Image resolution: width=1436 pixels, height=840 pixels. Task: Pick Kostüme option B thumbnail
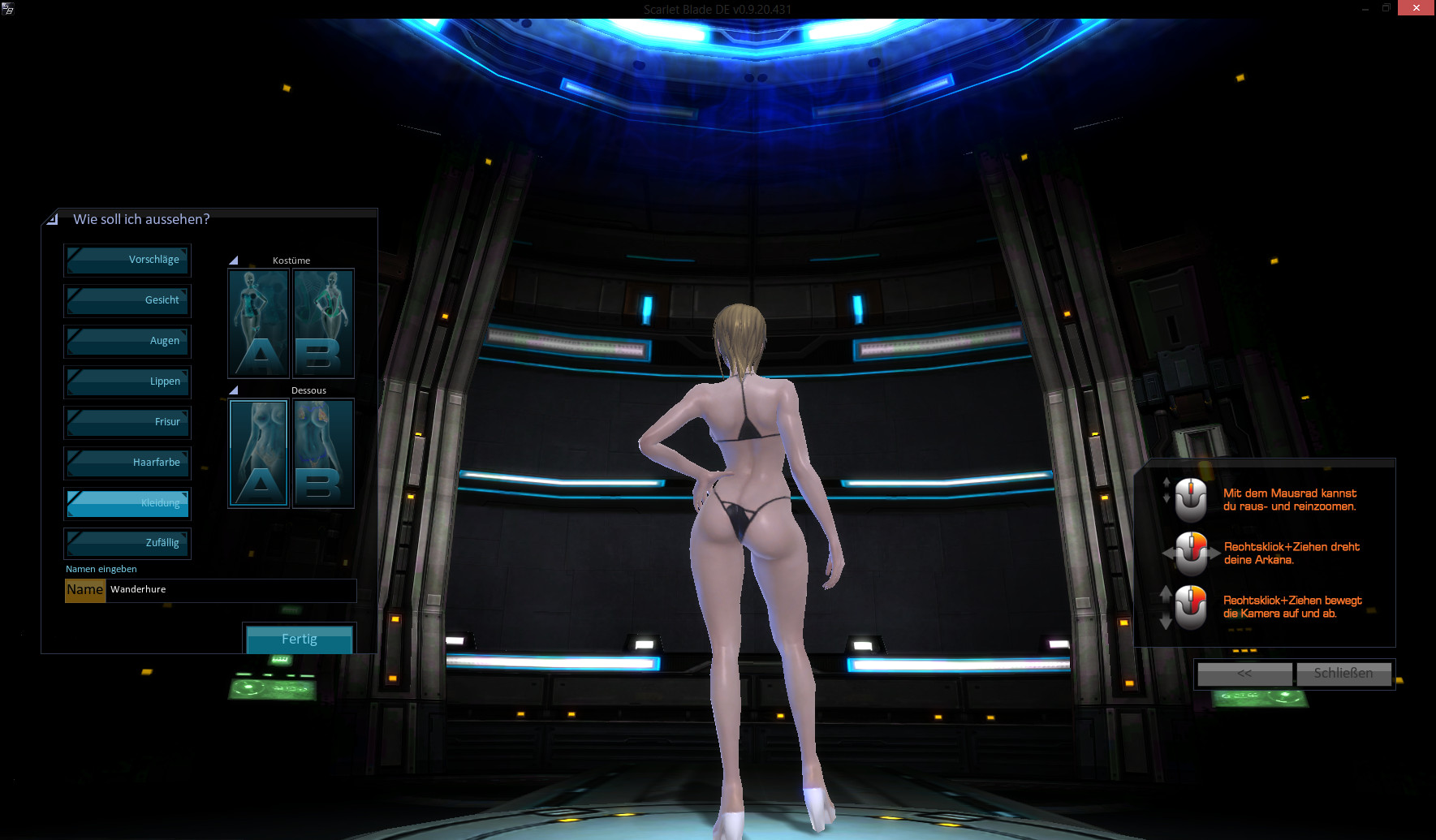(323, 323)
